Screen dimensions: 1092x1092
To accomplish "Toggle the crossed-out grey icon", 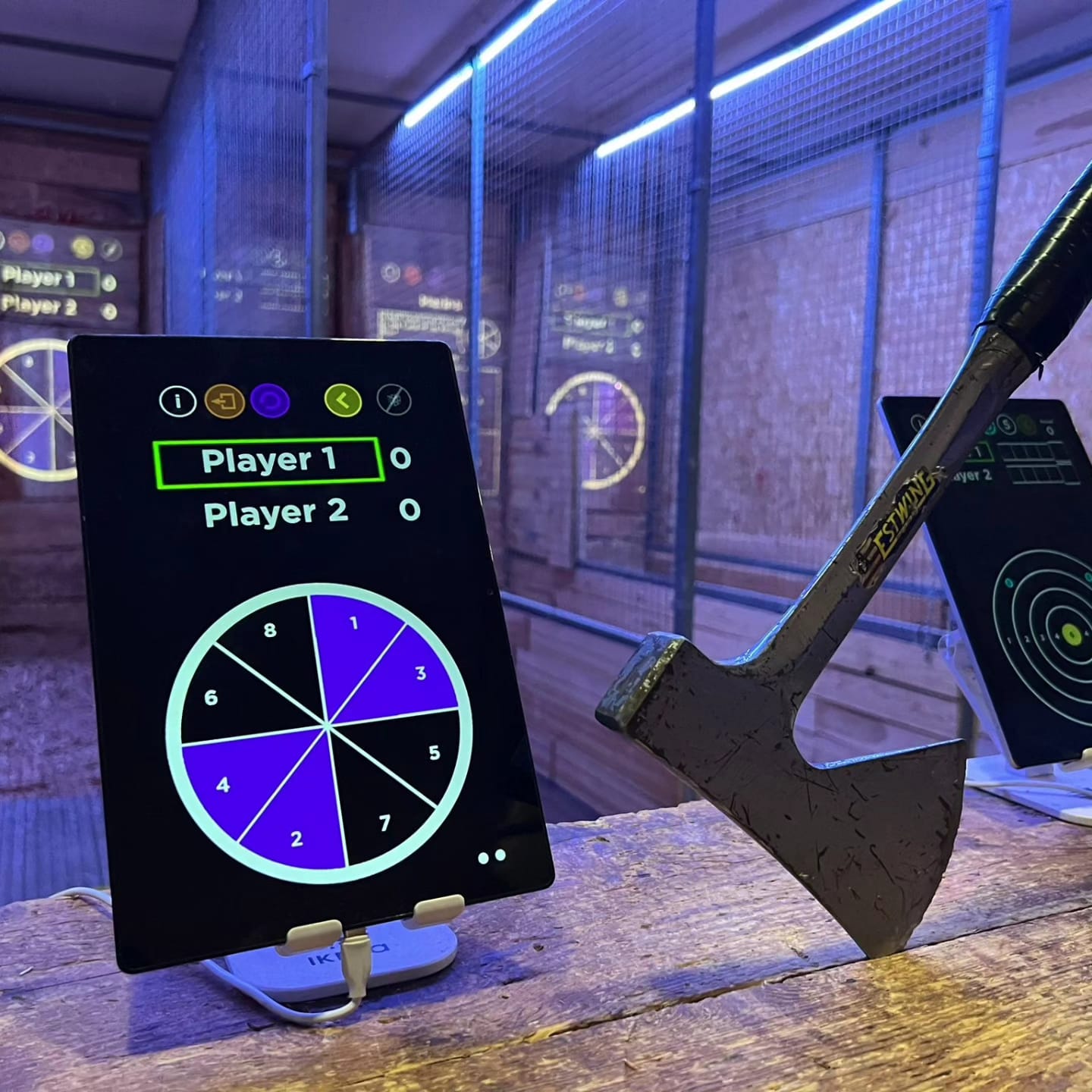I will coord(394,400).
